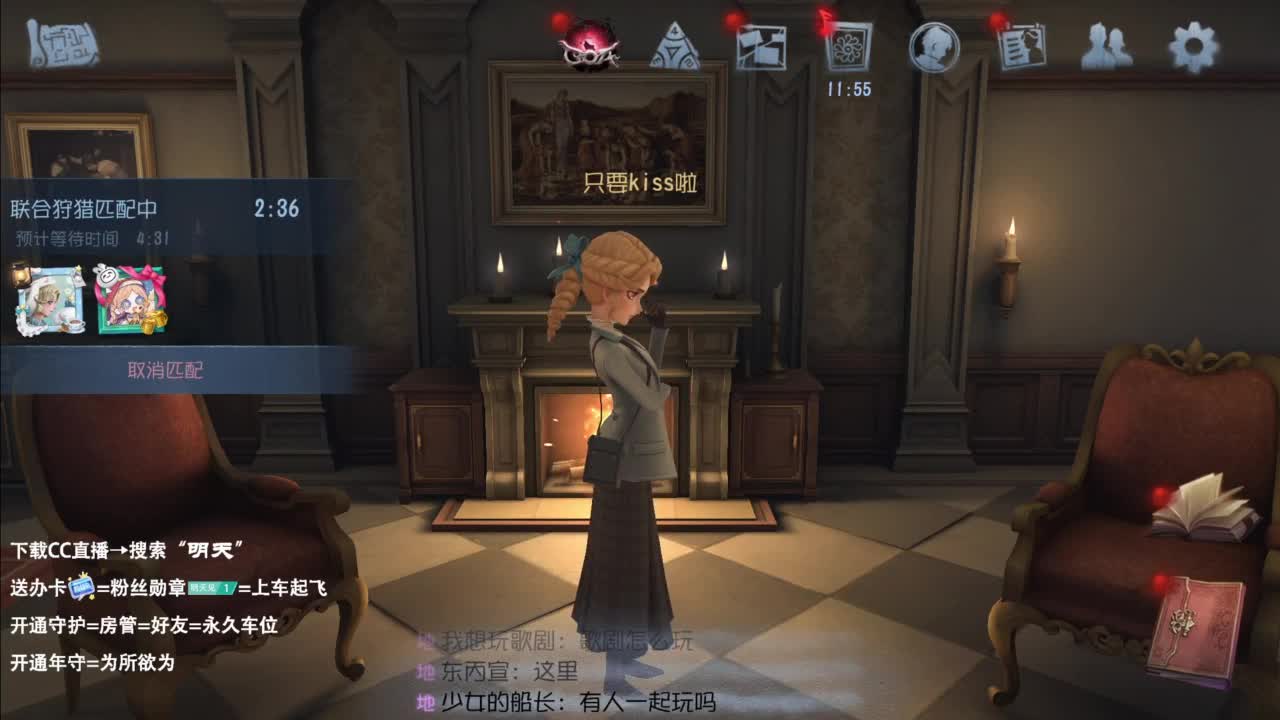1280x720 pixels.
Task: Click the countdown timer showing 11:55
Action: (846, 87)
